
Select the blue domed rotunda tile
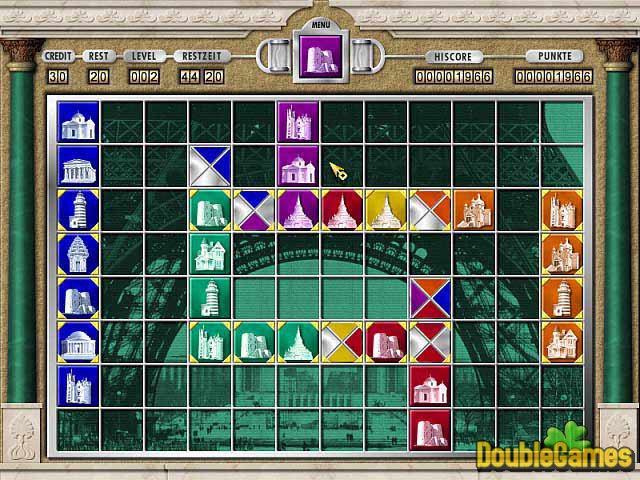(x=78, y=341)
